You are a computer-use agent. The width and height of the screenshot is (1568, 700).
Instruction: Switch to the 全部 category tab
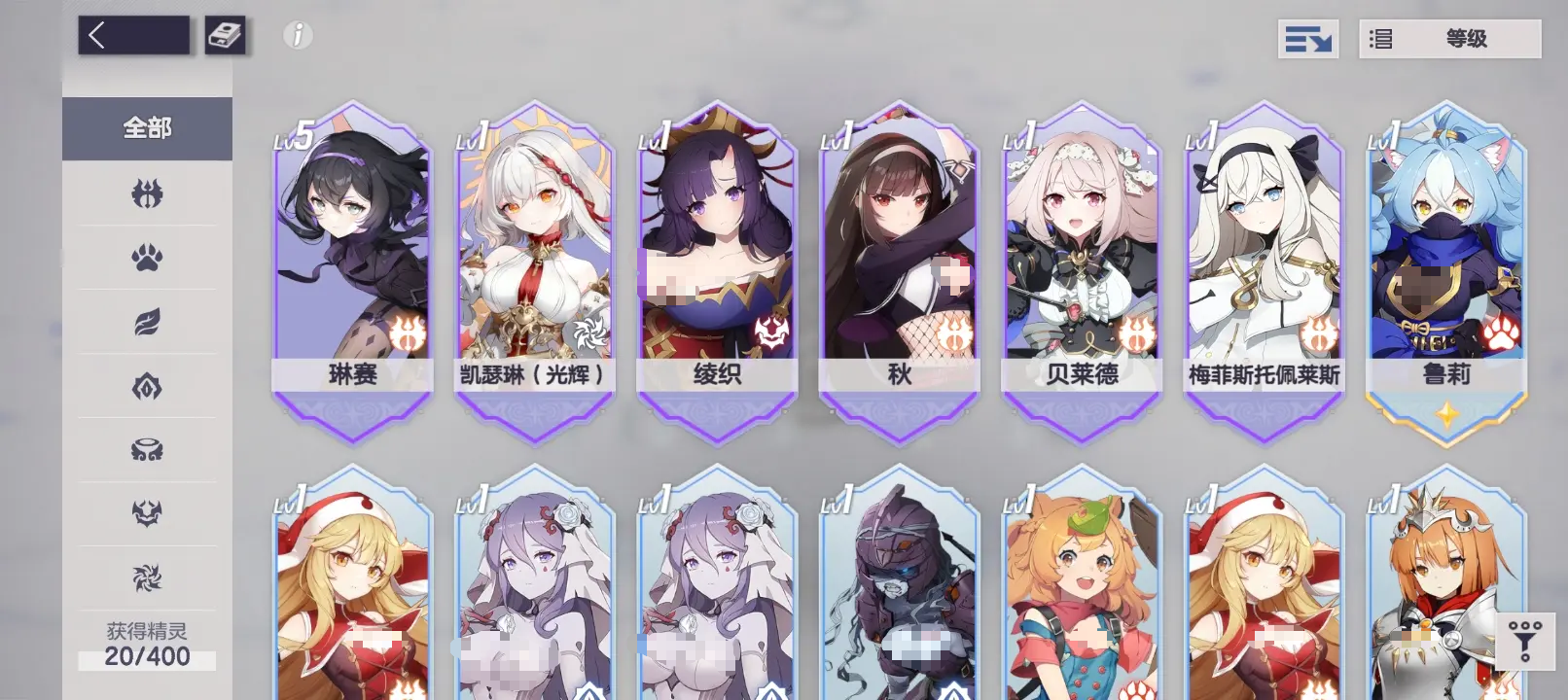[146, 127]
